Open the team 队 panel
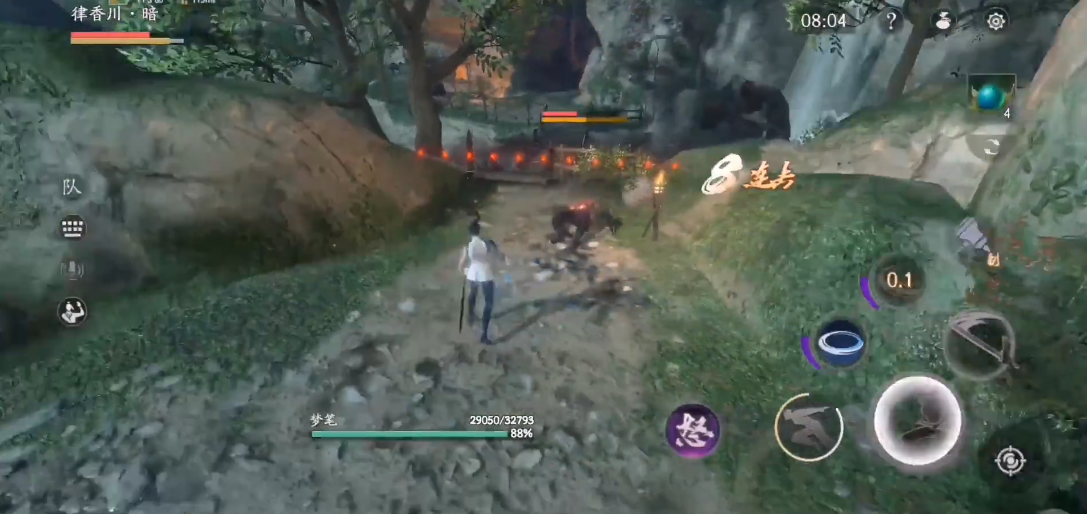Screen dimensions: 1087x514 (71, 187)
